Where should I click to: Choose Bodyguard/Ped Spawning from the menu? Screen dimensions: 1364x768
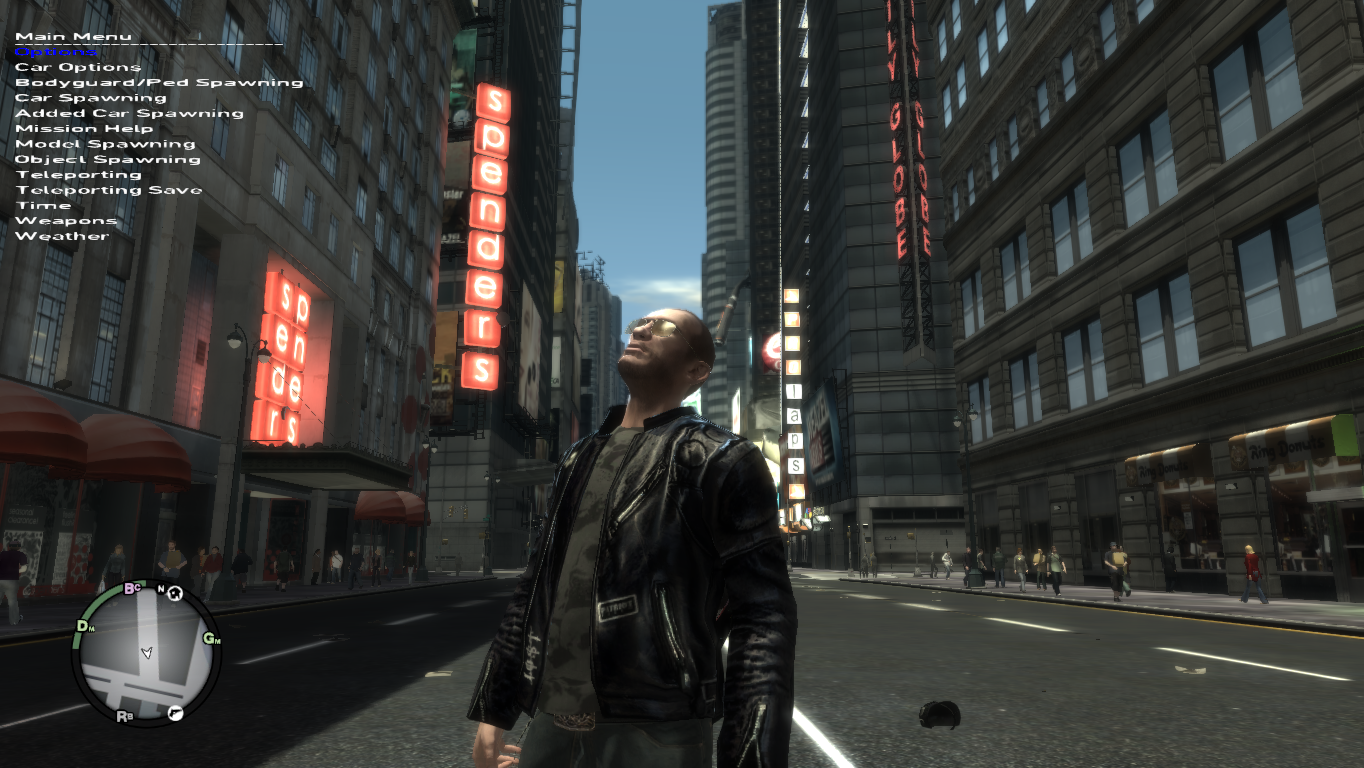[x=159, y=83]
